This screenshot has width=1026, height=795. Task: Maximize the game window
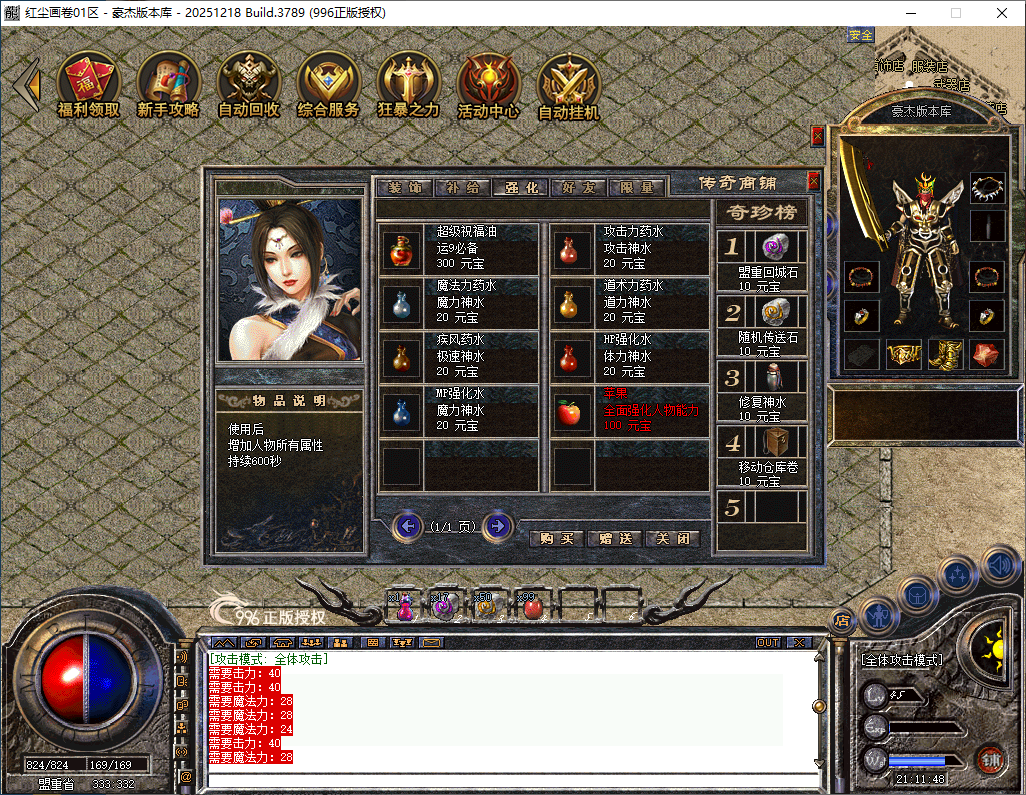(x=955, y=13)
